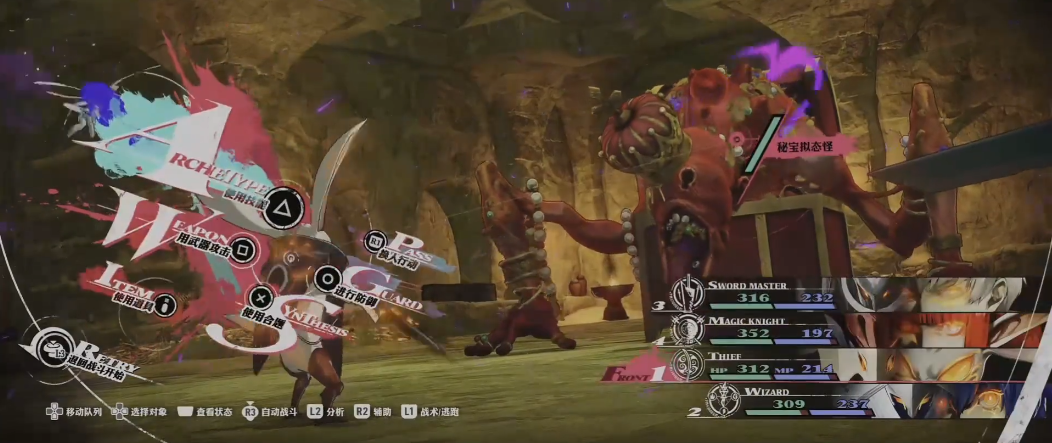Select the Magic Knight party member
The height and width of the screenshot is (443, 1052).
(760, 326)
